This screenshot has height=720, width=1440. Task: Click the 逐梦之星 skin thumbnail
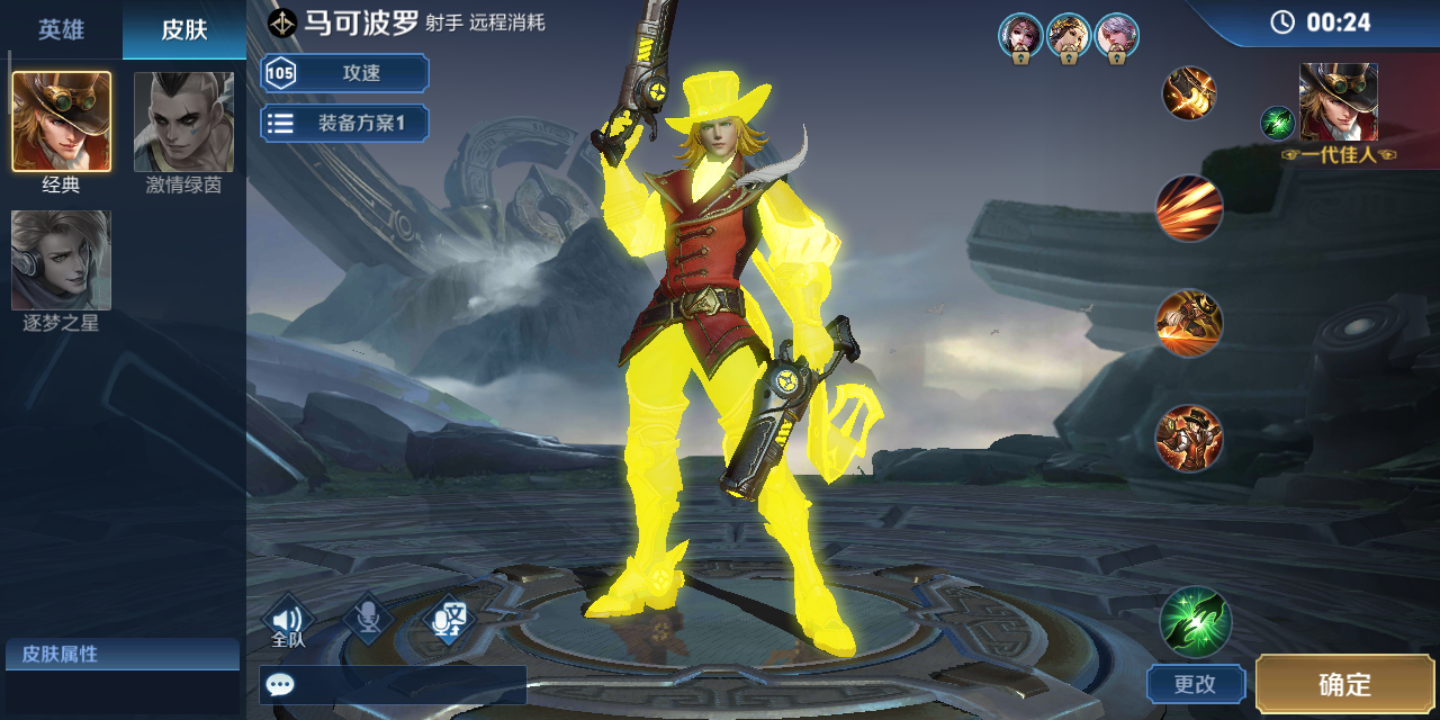pyautogui.click(x=61, y=259)
